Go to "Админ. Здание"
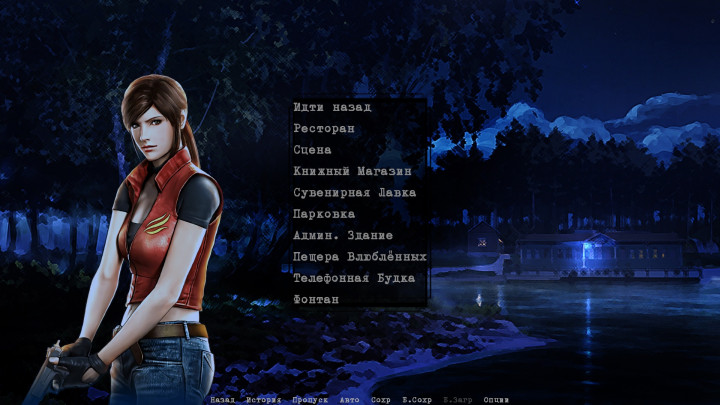The height and width of the screenshot is (405, 720). pos(345,235)
